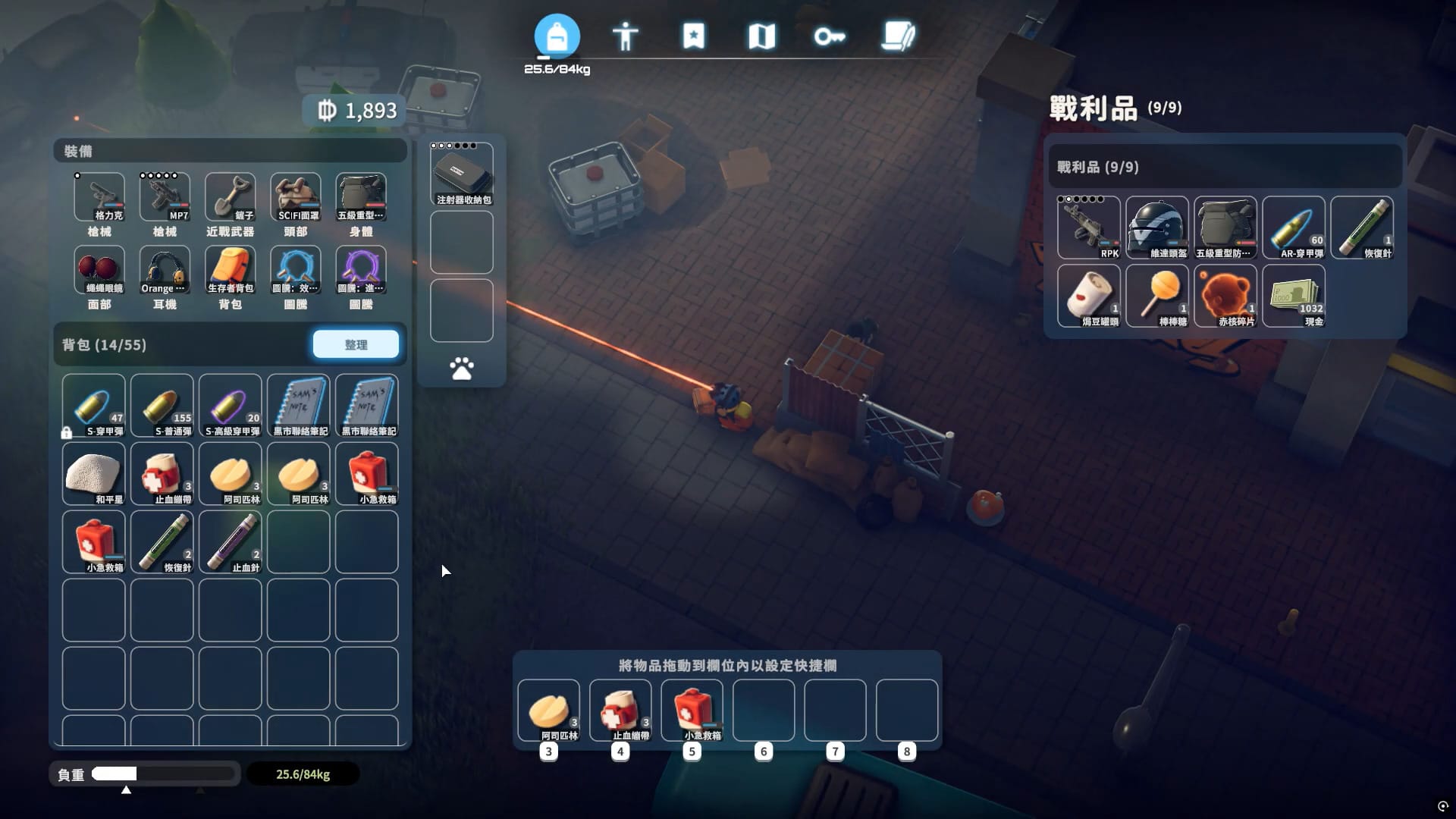The width and height of the screenshot is (1456, 819).
Task: Select the equipped MP7 weapon slot
Action: 165,197
